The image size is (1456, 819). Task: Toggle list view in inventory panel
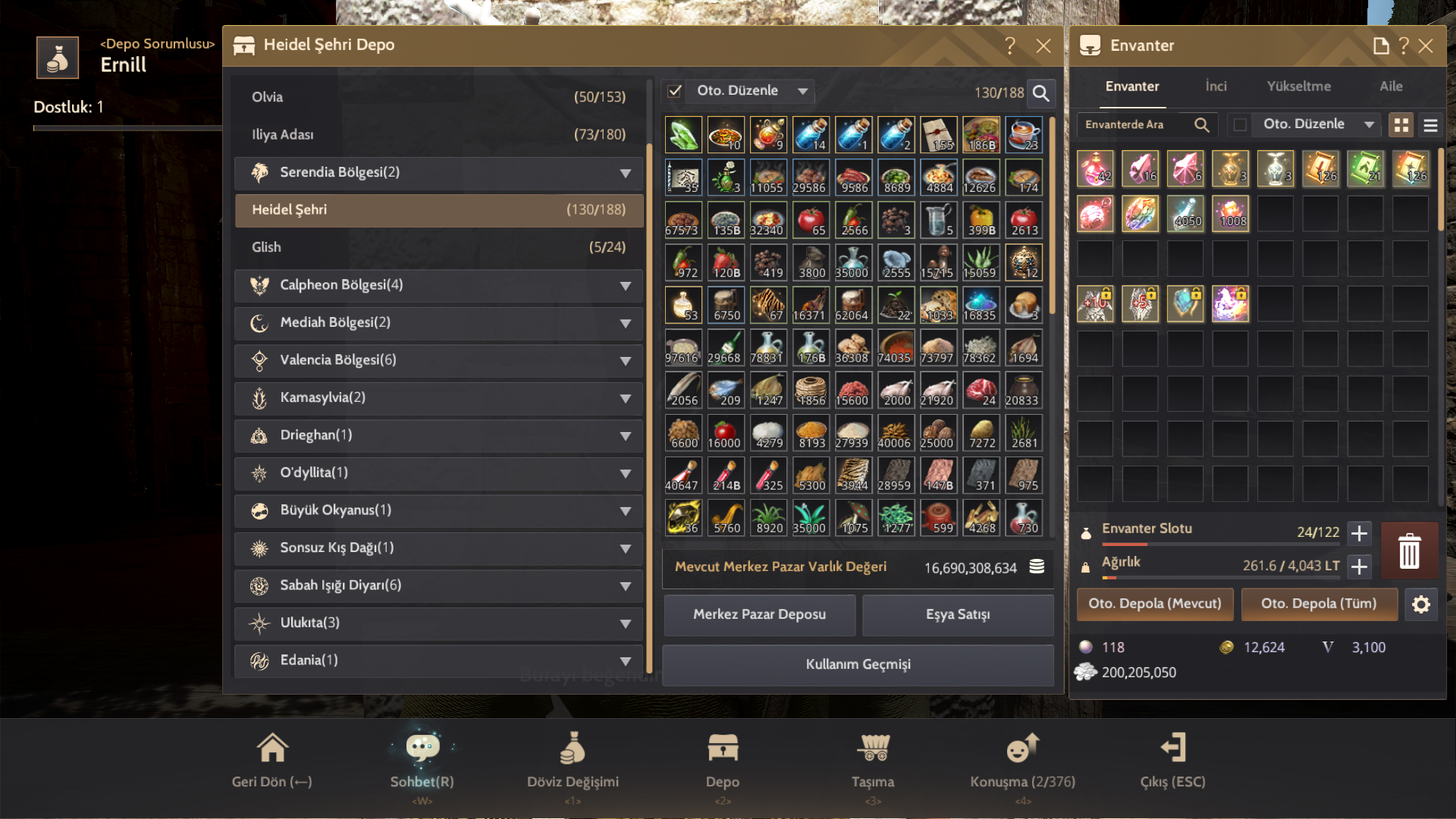[x=1430, y=124]
